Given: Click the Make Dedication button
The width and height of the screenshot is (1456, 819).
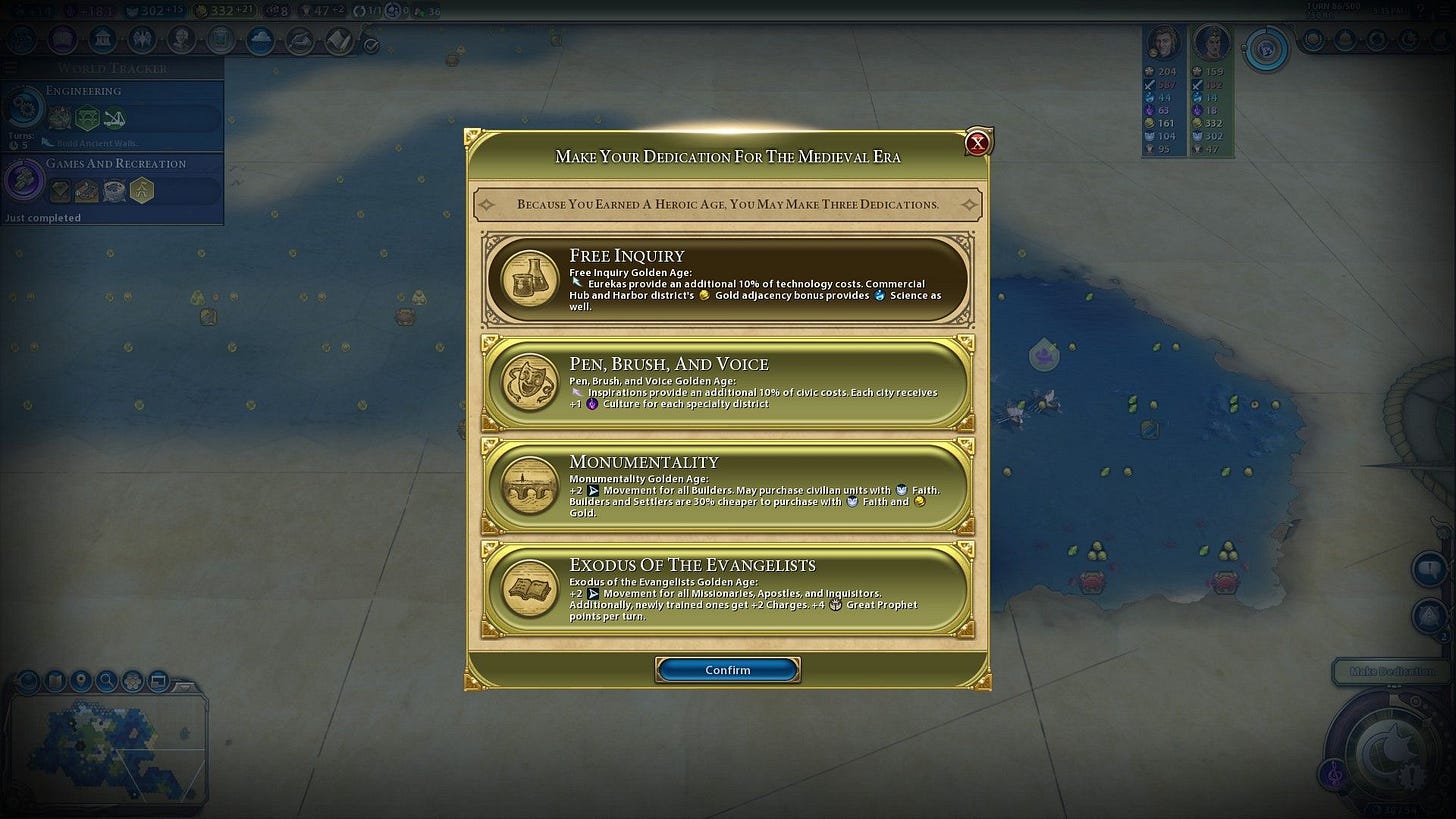Looking at the screenshot, I should pyautogui.click(x=1392, y=673).
